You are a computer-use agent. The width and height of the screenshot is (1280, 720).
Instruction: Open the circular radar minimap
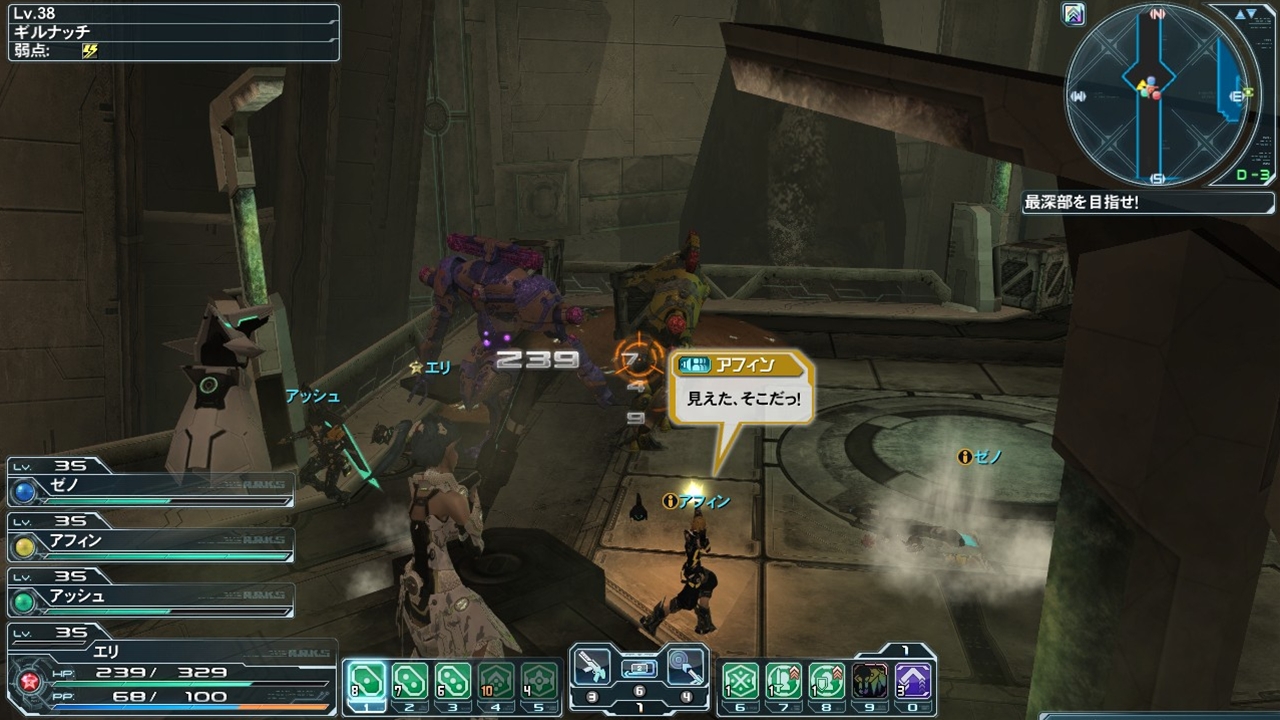coord(1158,93)
